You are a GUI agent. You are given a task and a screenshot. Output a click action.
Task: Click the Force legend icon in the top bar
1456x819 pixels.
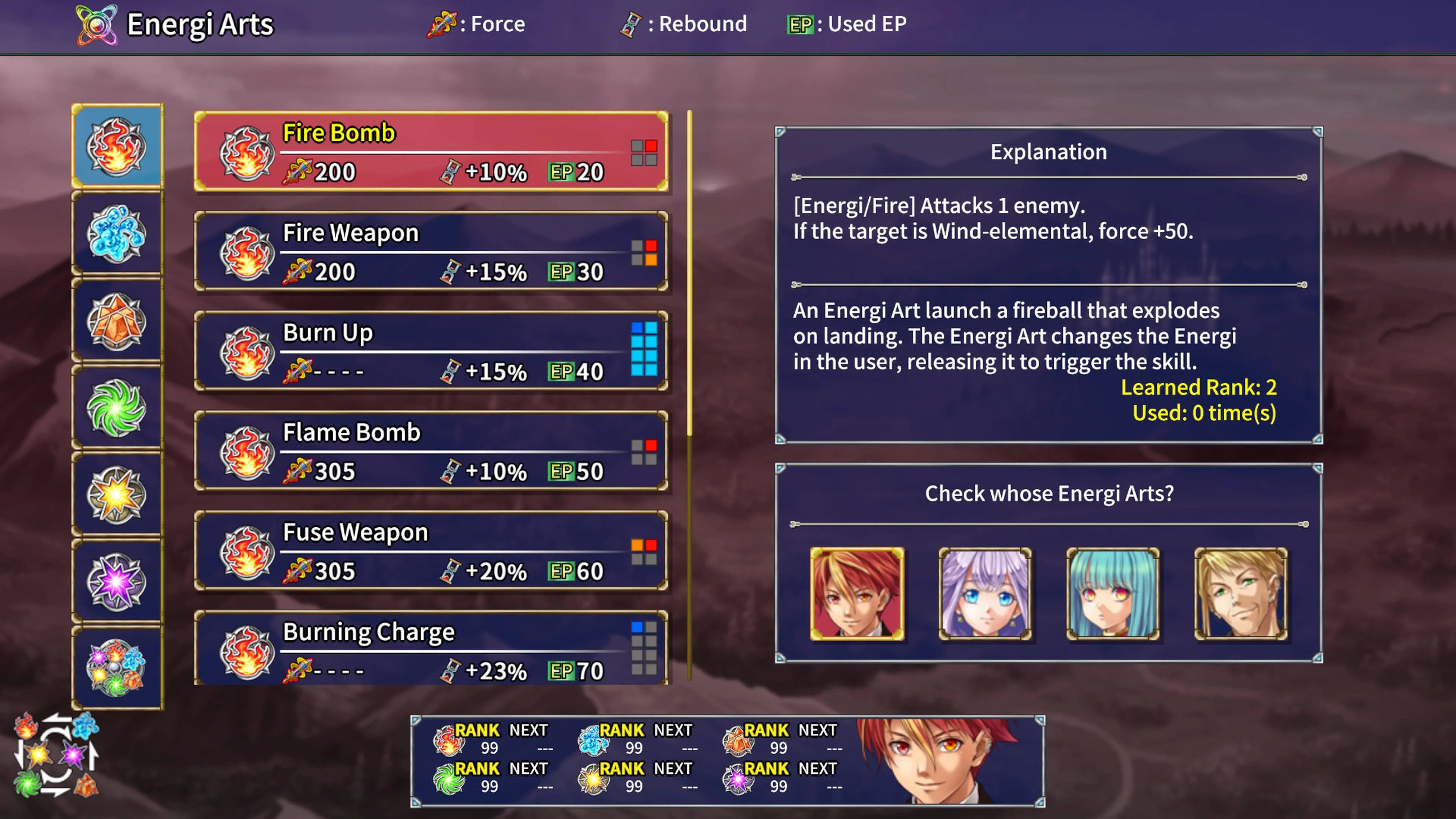(442, 24)
